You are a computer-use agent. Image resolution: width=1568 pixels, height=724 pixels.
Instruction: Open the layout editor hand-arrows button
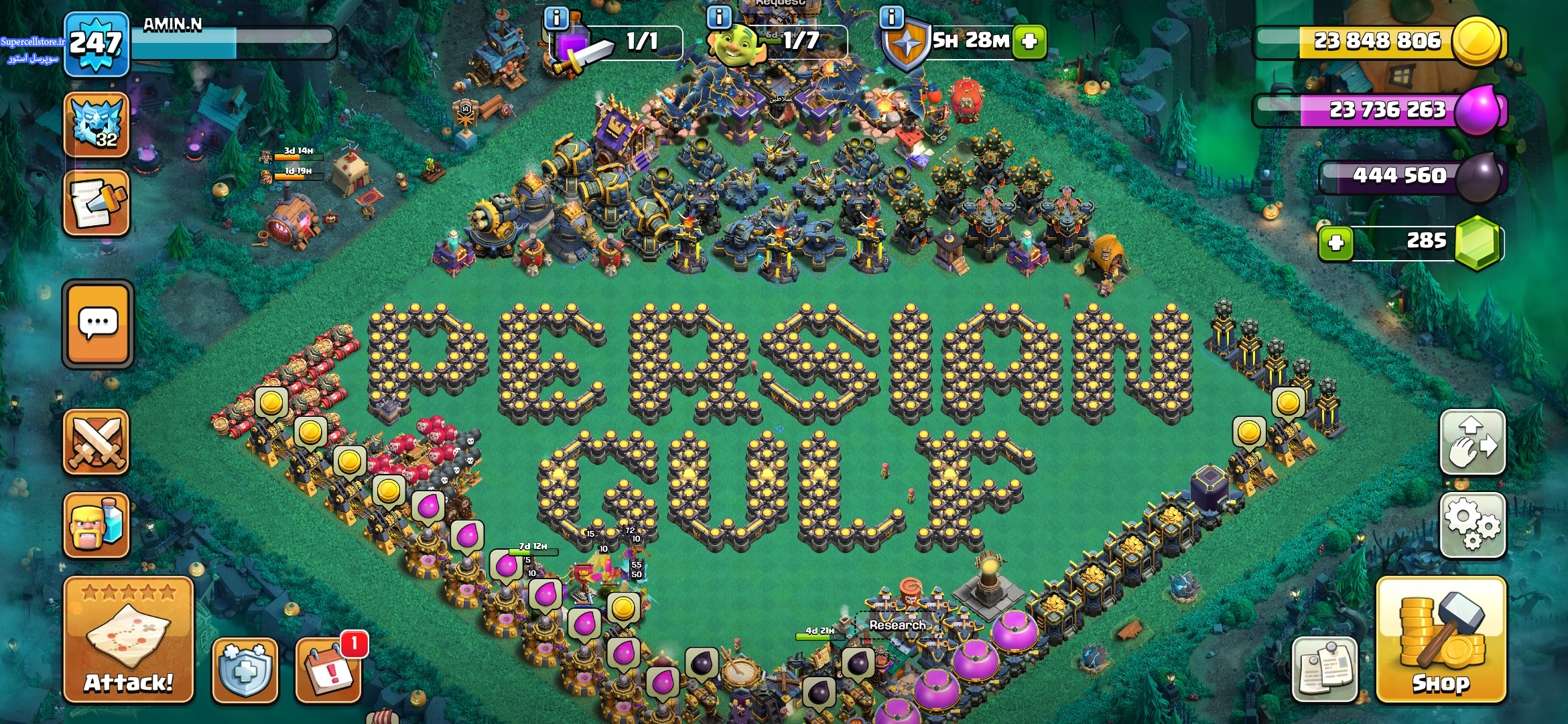tap(1472, 442)
